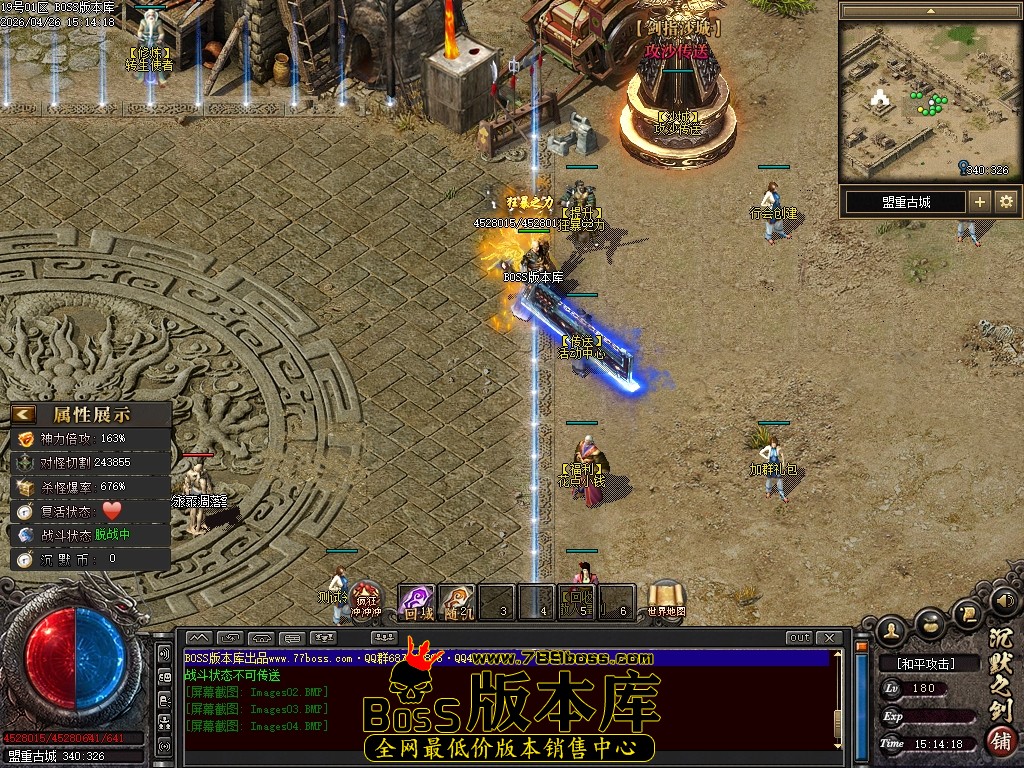Collapse the 属性展示 panel with the arrow button
The height and width of the screenshot is (768, 1024).
tap(24, 414)
